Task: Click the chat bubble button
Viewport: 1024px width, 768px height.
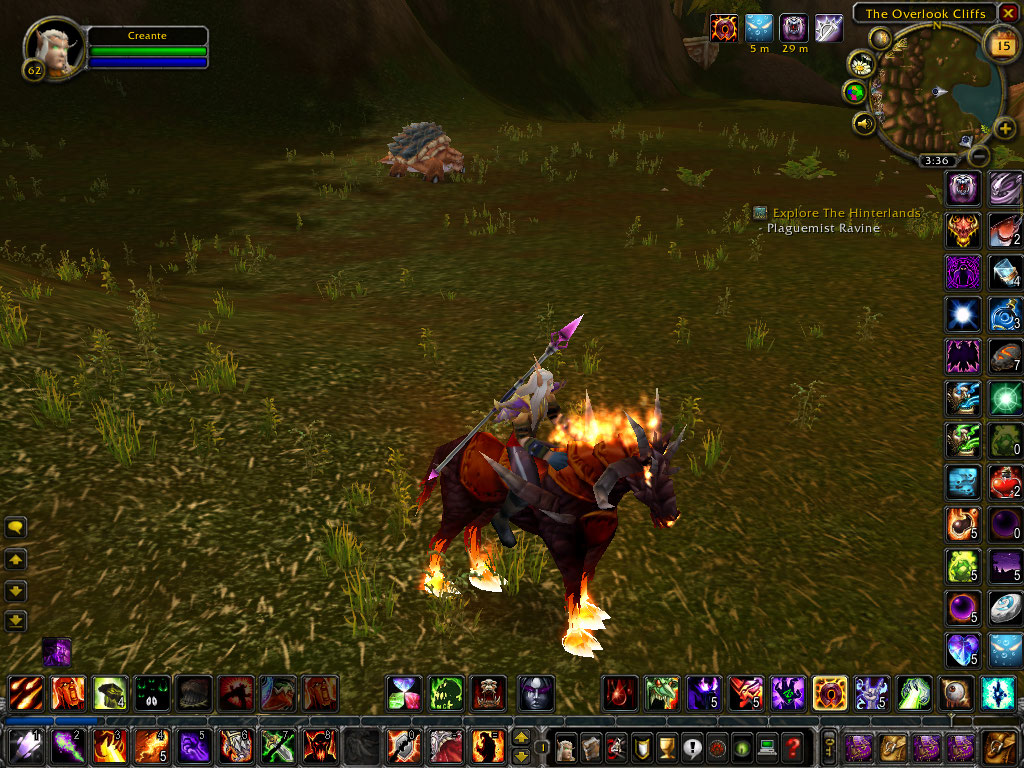Action: [x=16, y=528]
